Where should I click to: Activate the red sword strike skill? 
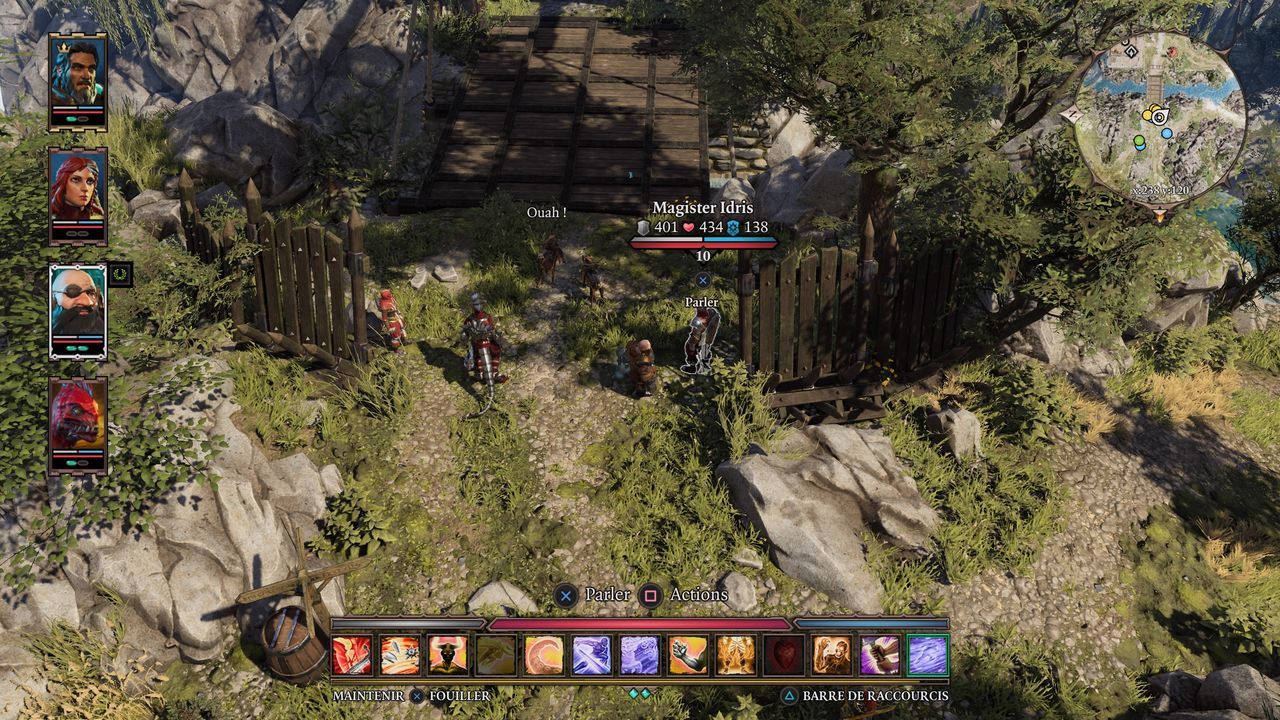point(352,655)
